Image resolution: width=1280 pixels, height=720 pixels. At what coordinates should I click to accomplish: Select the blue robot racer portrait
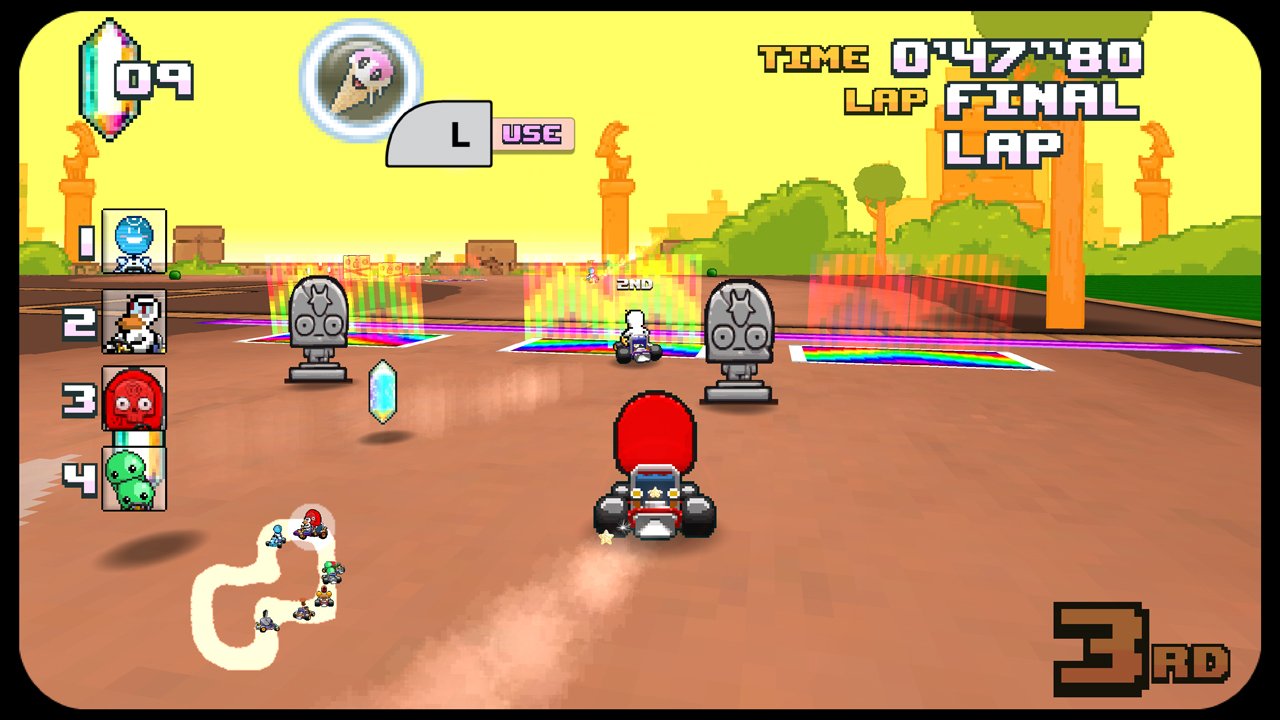(135, 240)
